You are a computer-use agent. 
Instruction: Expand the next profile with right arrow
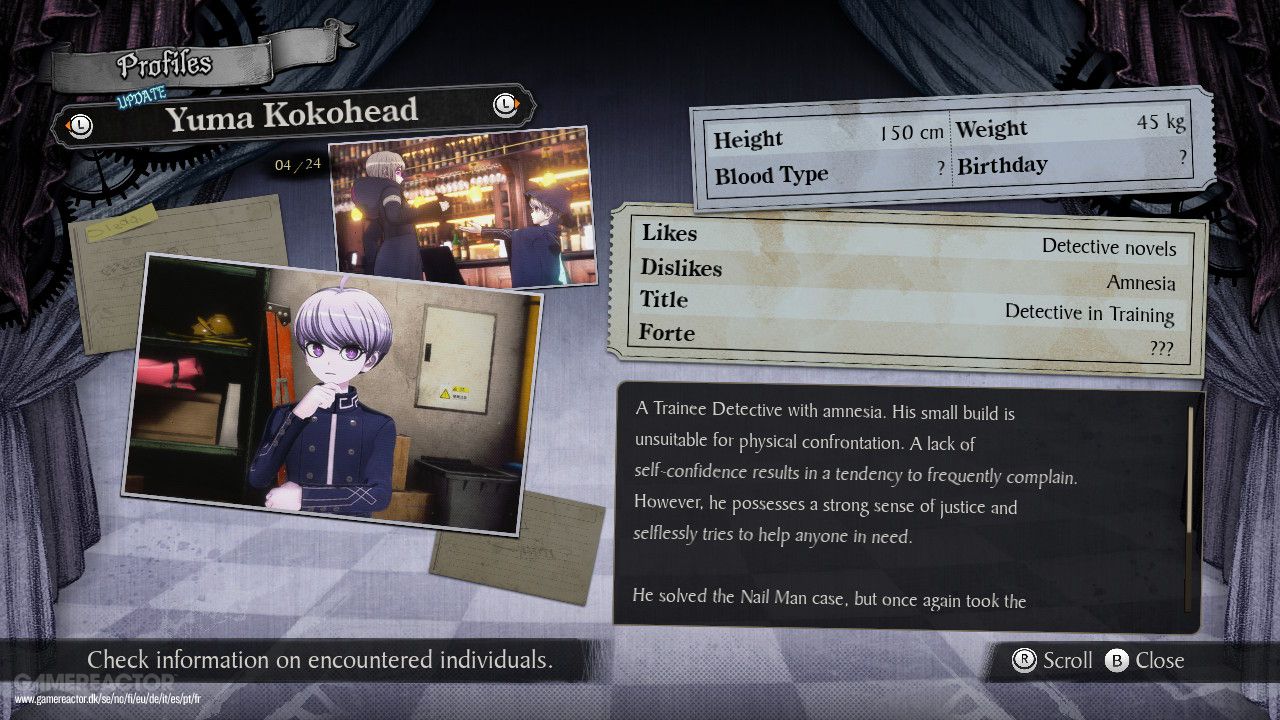(505, 105)
